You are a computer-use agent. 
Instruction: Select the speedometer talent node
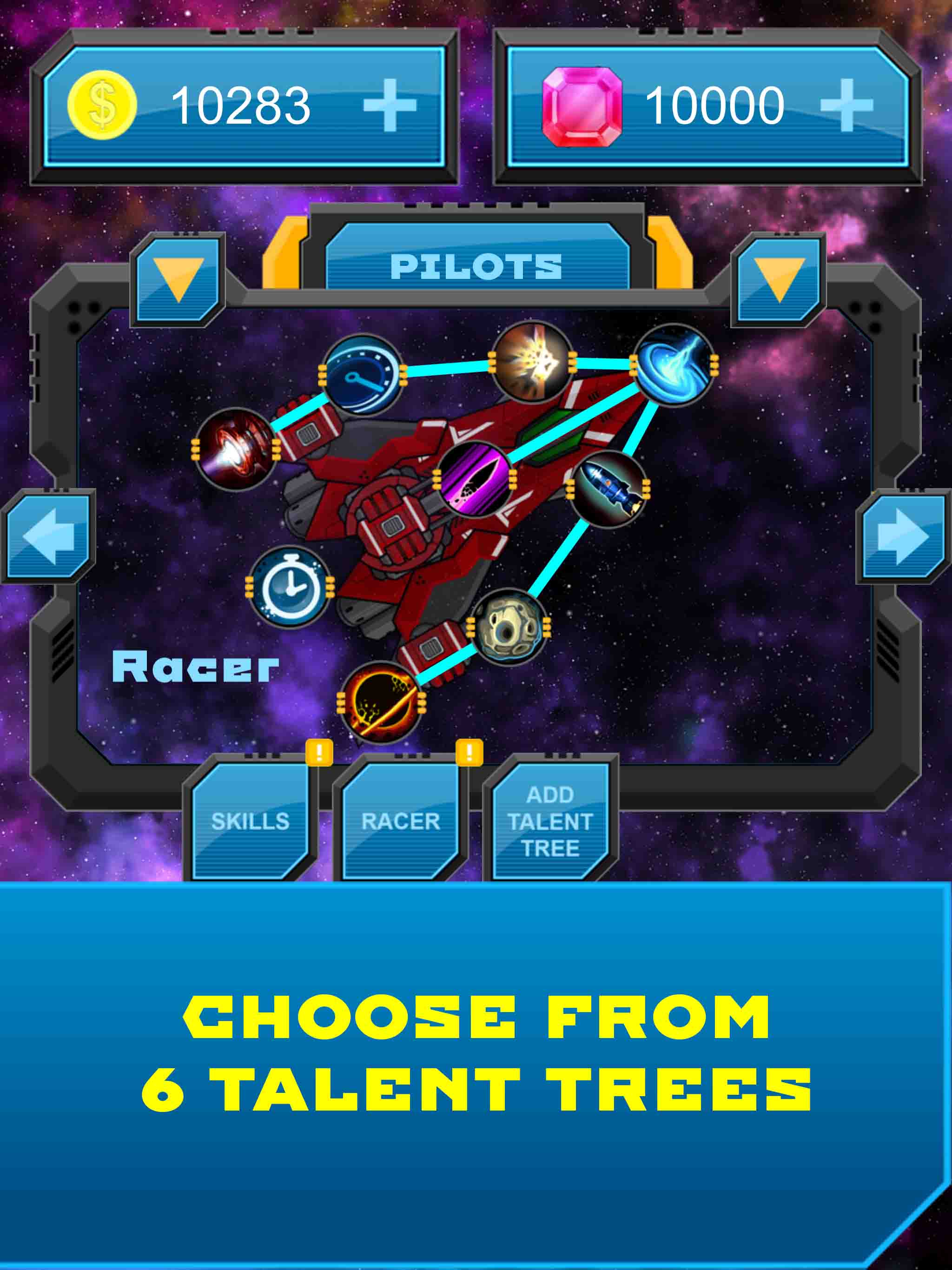[x=363, y=374]
